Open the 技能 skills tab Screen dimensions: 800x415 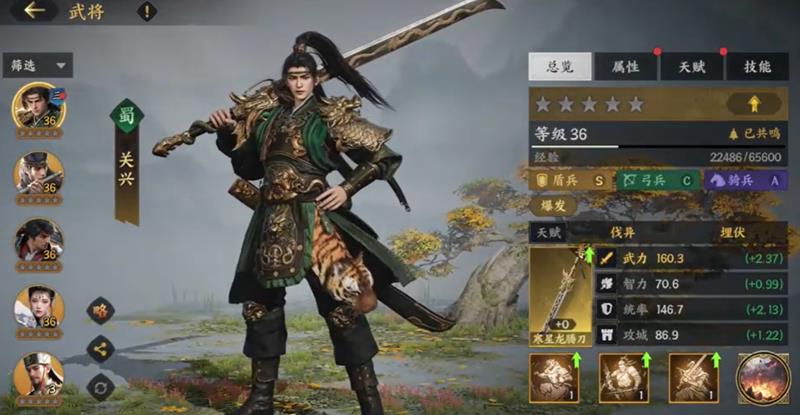point(757,67)
